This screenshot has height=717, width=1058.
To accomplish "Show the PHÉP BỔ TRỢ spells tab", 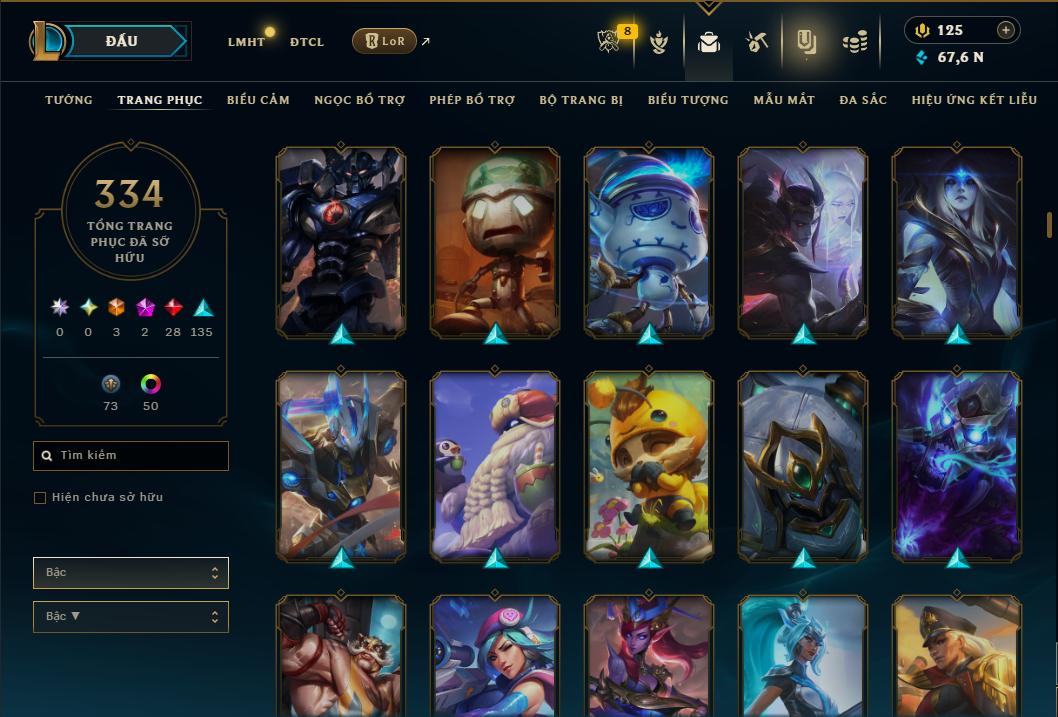I will [472, 100].
